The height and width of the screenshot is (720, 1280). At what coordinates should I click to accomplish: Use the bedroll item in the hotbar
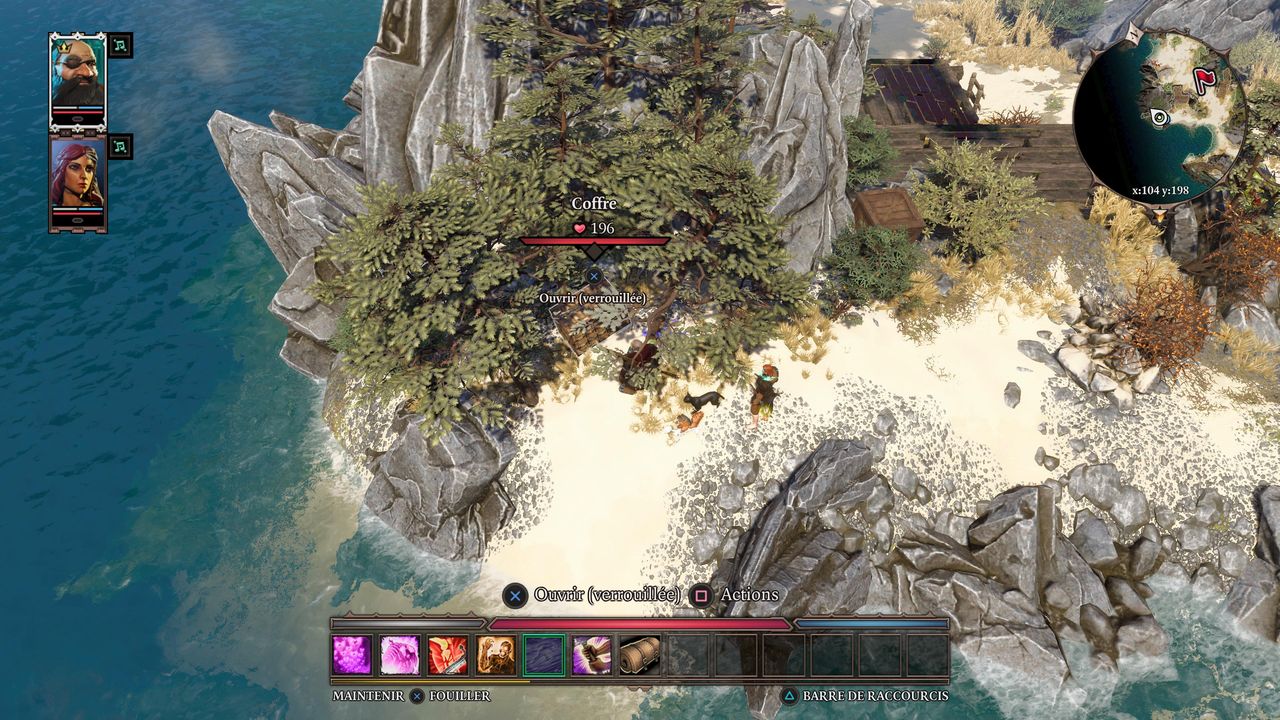click(x=640, y=655)
